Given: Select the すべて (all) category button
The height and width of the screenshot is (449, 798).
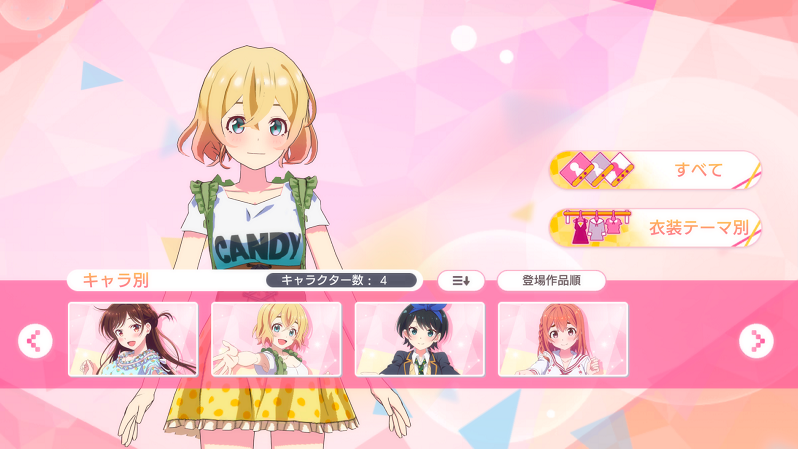Looking at the screenshot, I should (x=655, y=170).
